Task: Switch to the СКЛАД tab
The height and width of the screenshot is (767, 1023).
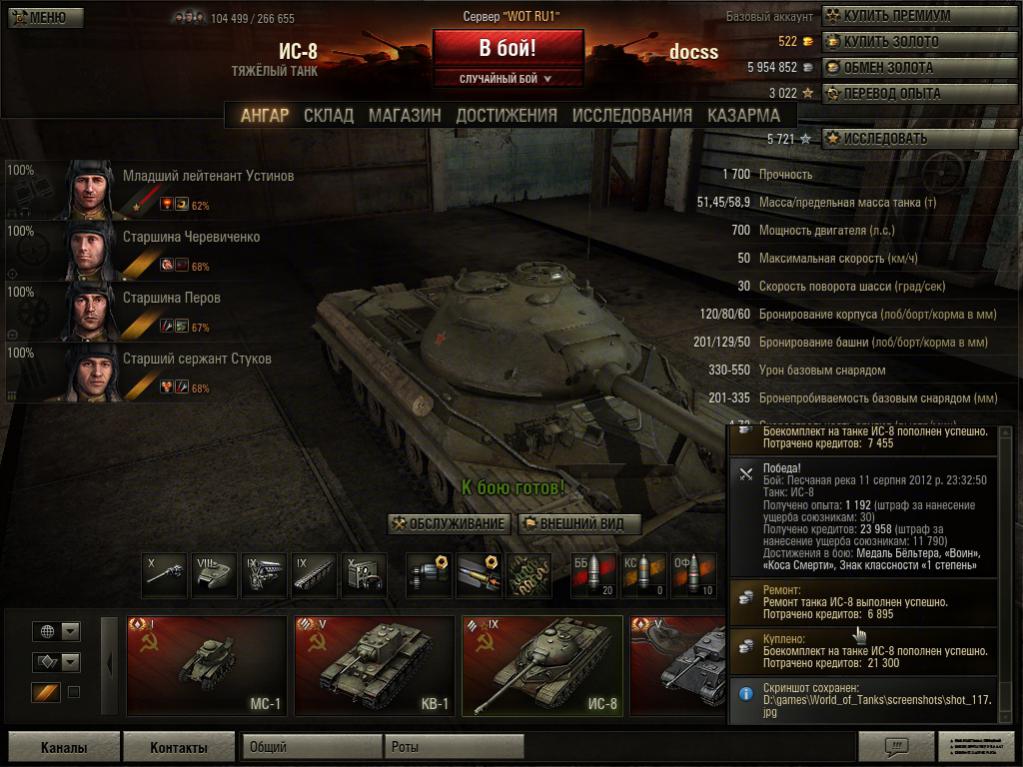Action: coord(328,115)
